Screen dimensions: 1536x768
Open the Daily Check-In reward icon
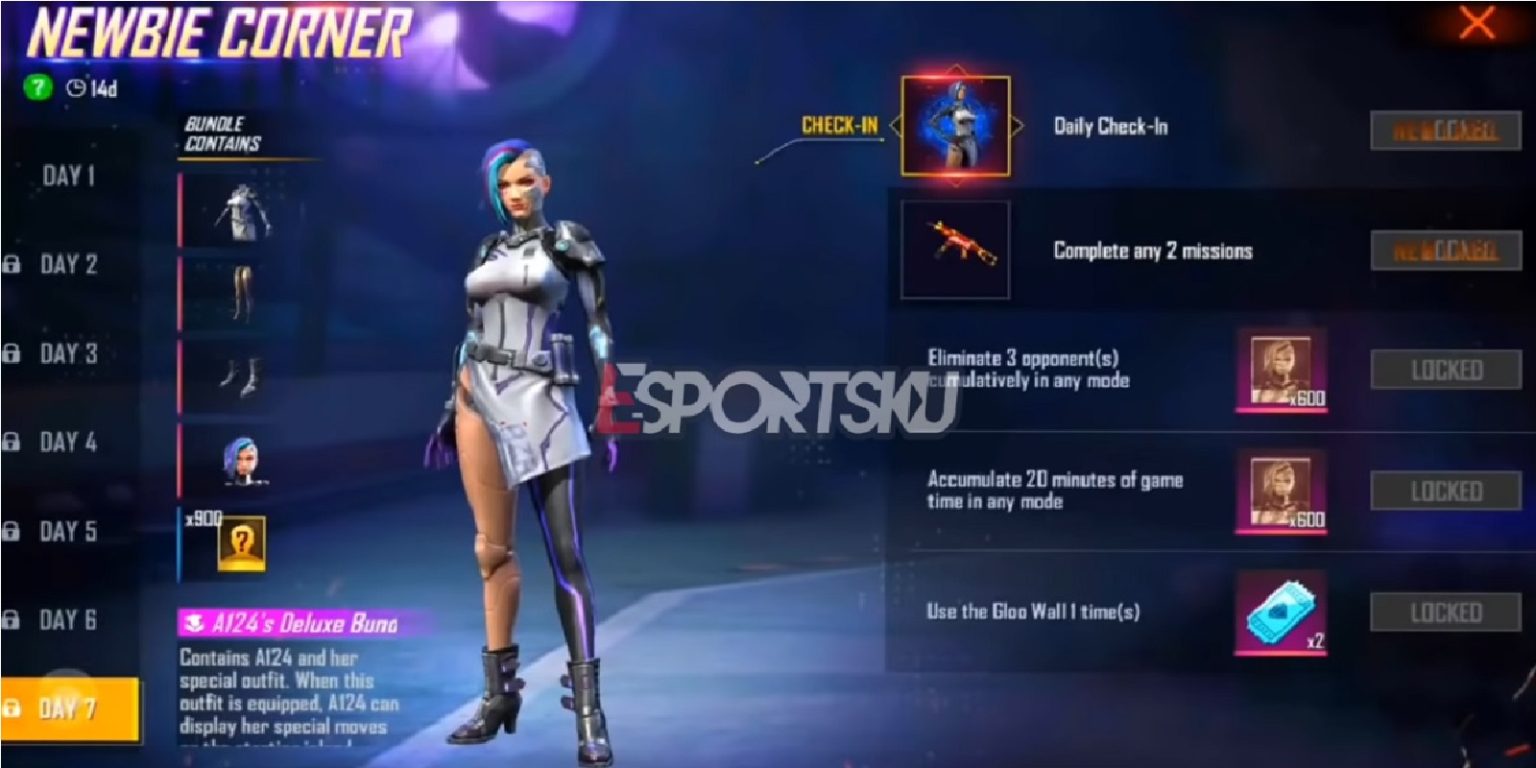957,126
